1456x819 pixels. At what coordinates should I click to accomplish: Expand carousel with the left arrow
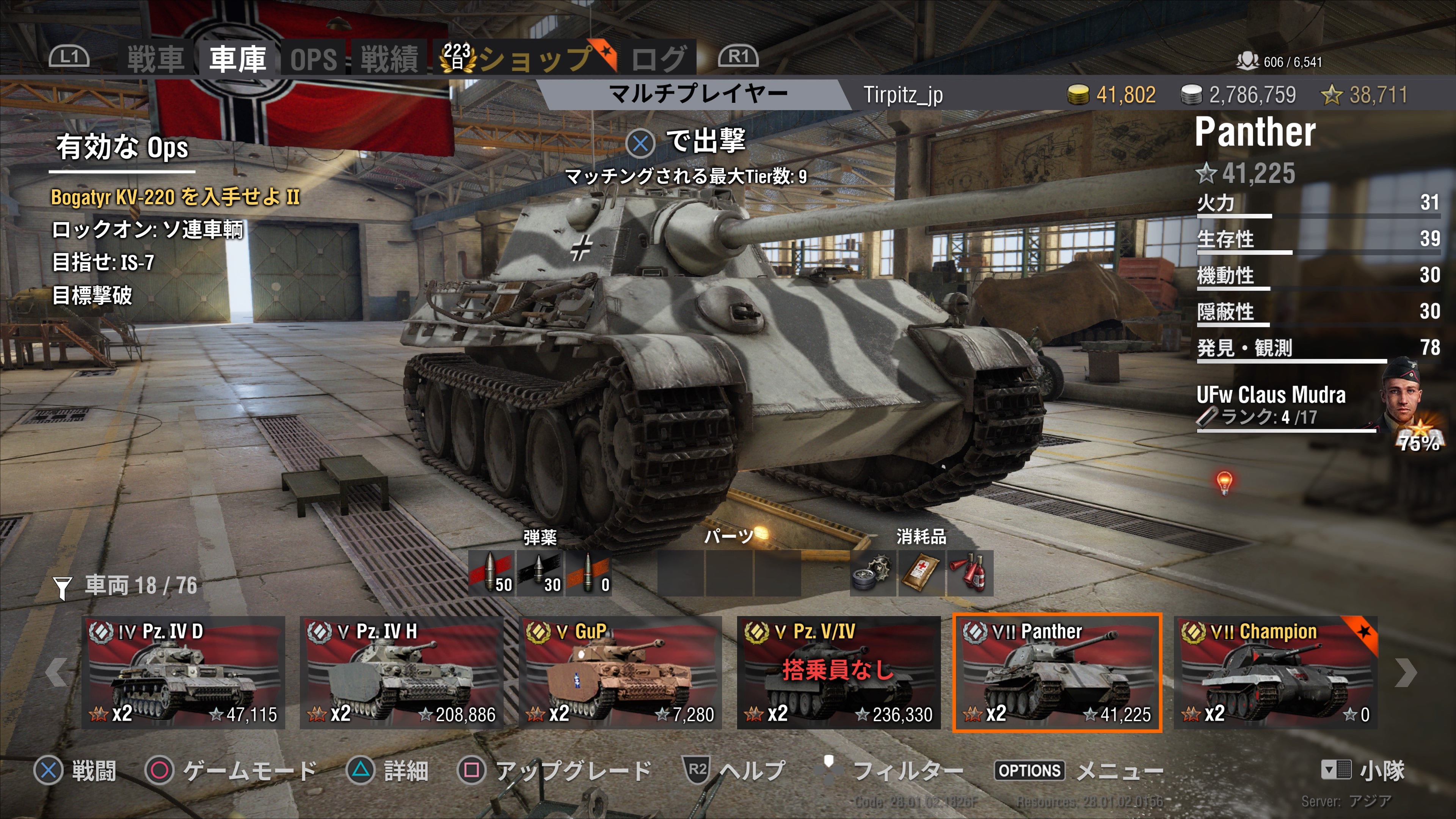click(x=57, y=673)
